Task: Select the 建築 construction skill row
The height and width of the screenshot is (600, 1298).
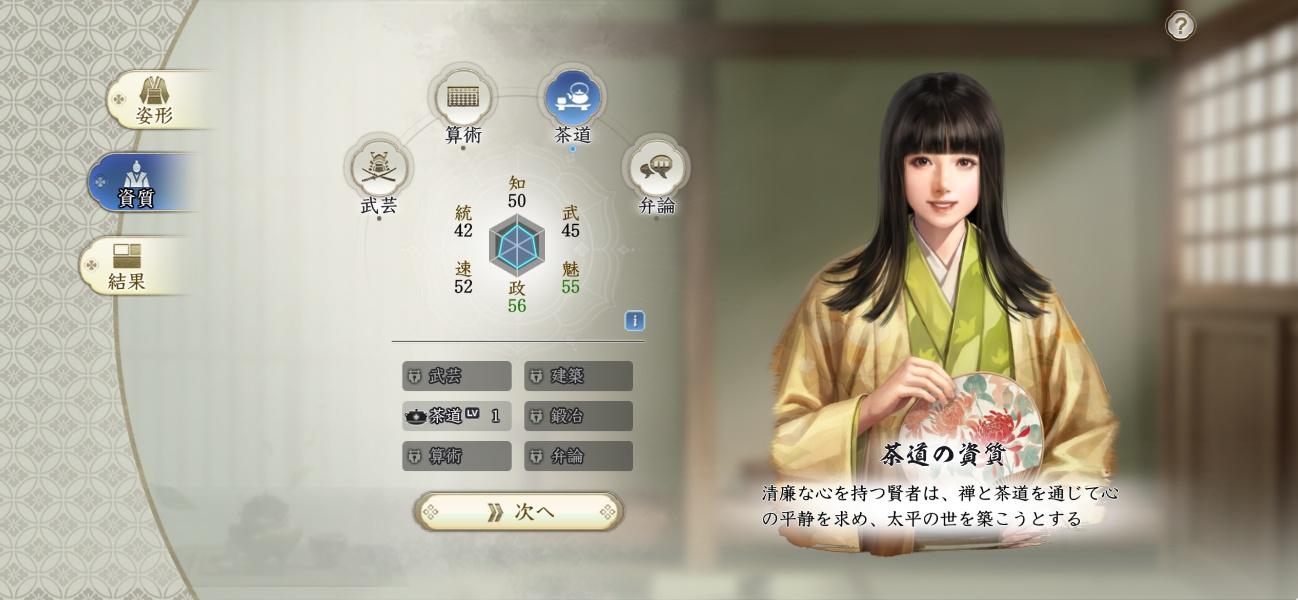Action: tap(578, 376)
